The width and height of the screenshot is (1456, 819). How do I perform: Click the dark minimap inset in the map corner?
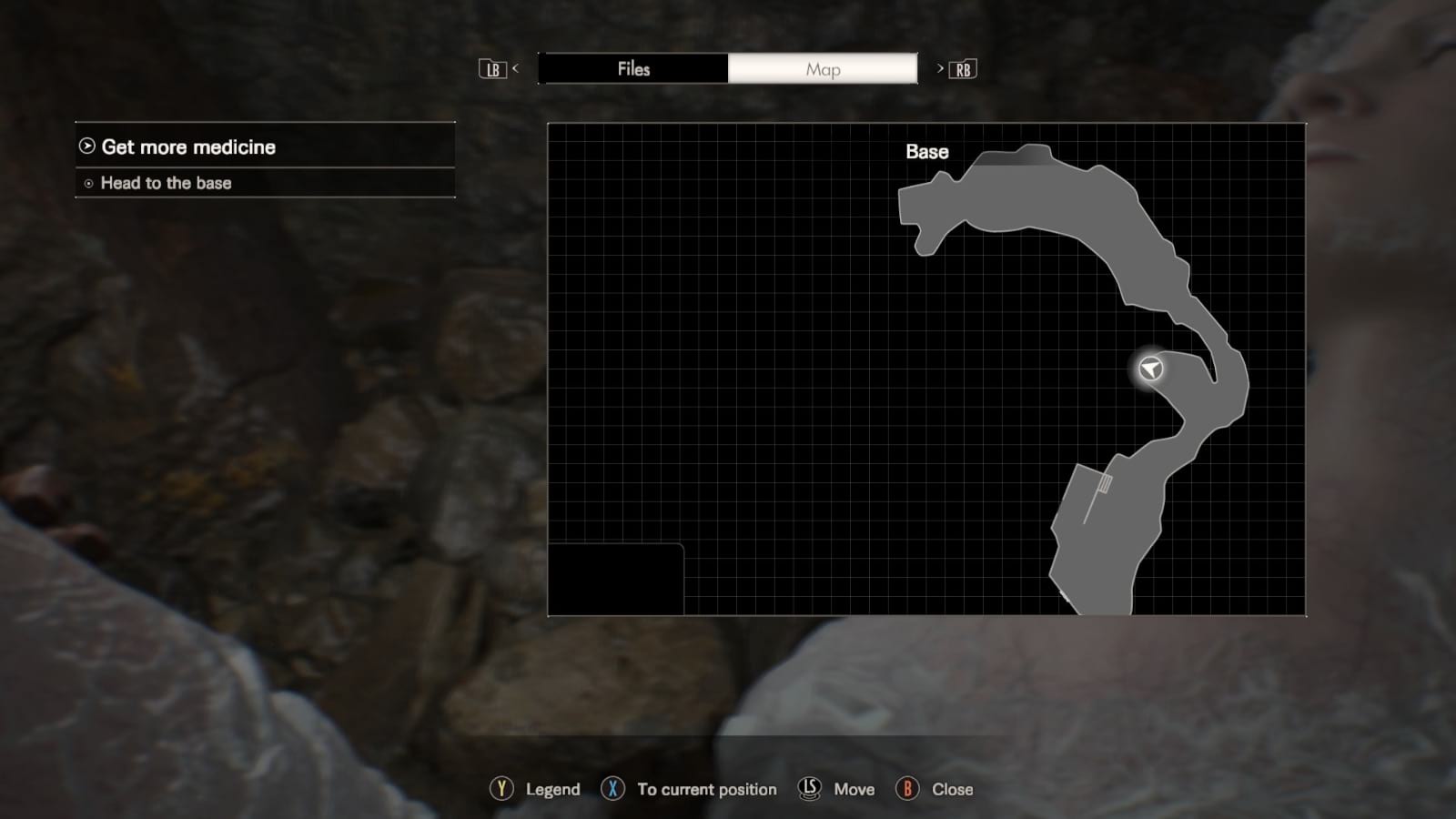click(616, 580)
